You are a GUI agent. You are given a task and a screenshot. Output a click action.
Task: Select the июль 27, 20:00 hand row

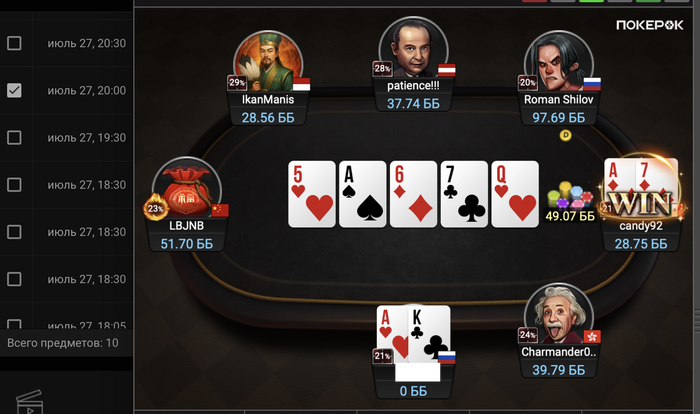click(87, 90)
